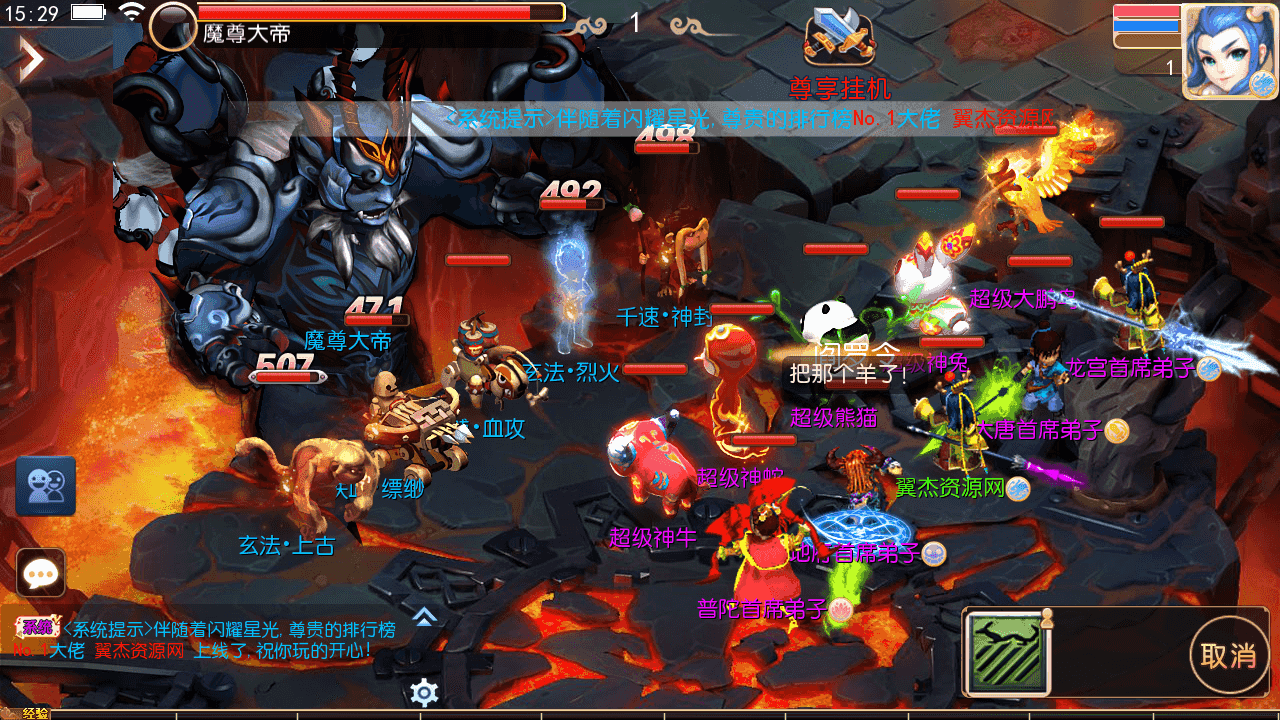Expand the chat log up-arrow

point(425,617)
